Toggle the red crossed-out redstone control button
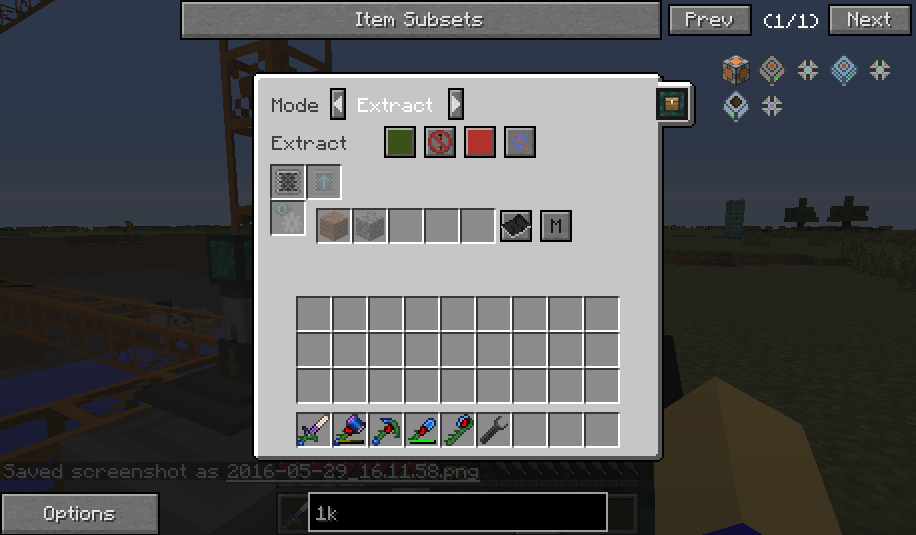This screenshot has height=535, width=916. (440, 143)
